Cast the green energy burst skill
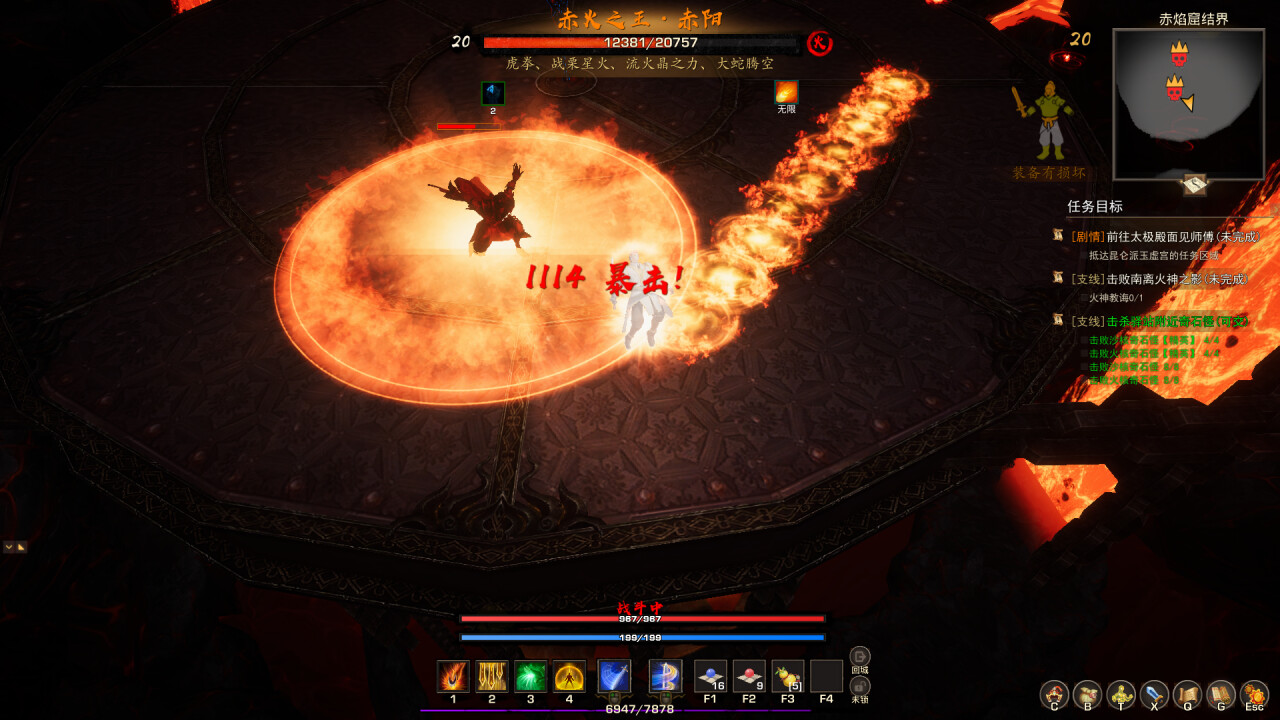 [x=530, y=676]
